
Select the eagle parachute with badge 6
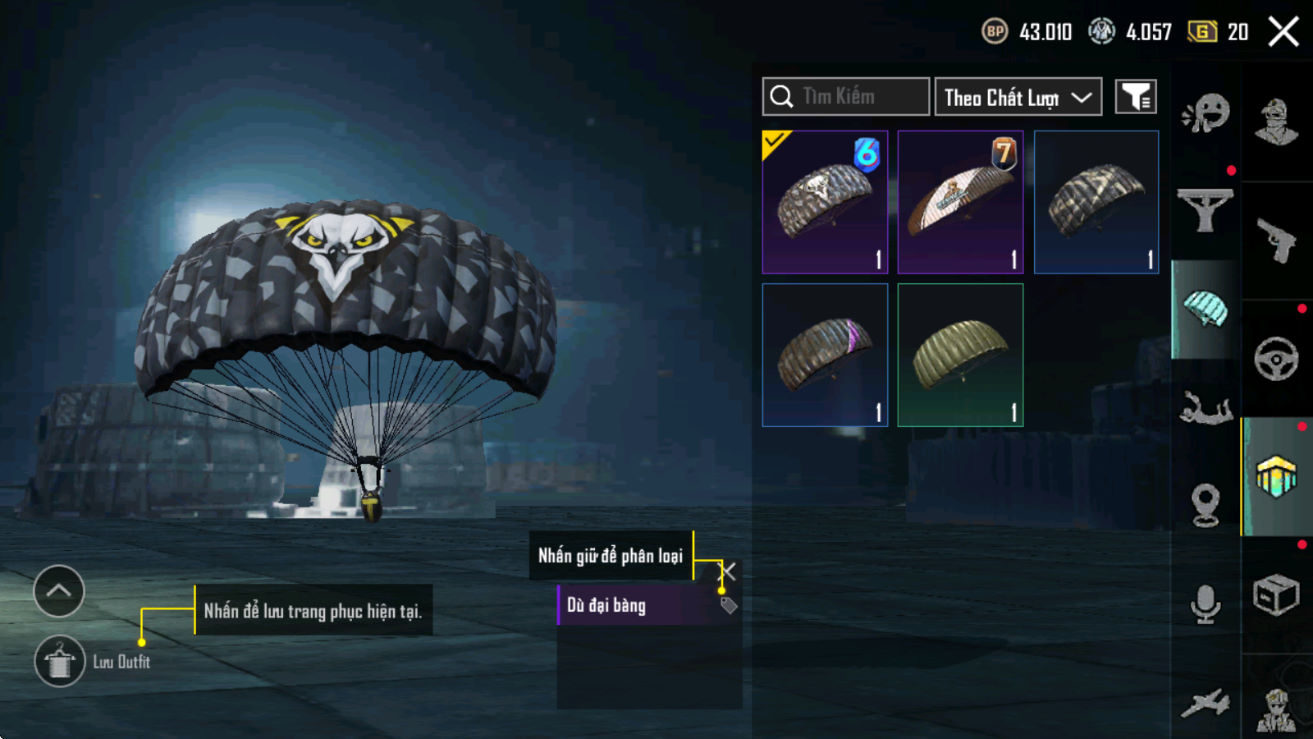click(825, 202)
